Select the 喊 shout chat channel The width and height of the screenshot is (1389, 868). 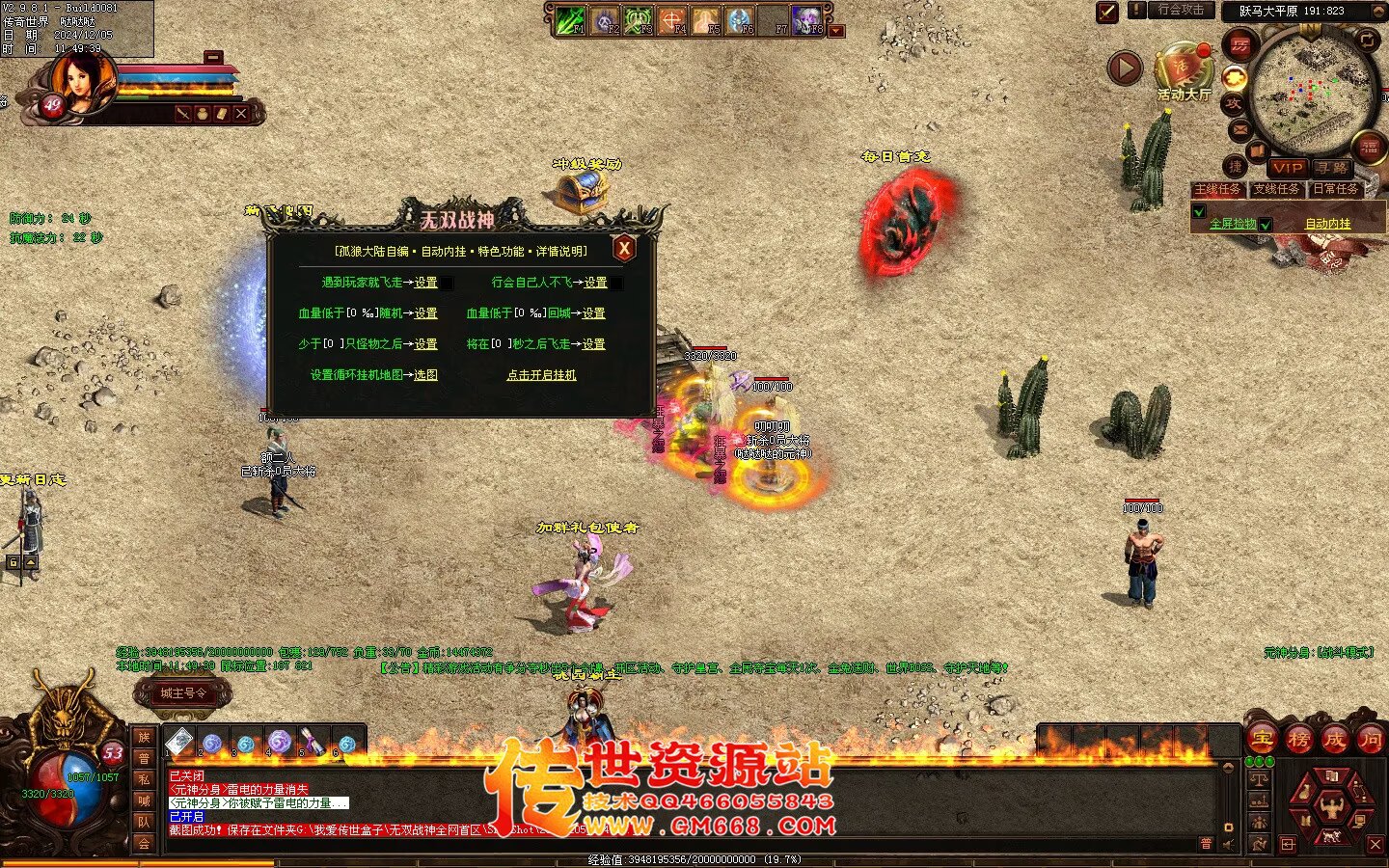pos(144,800)
